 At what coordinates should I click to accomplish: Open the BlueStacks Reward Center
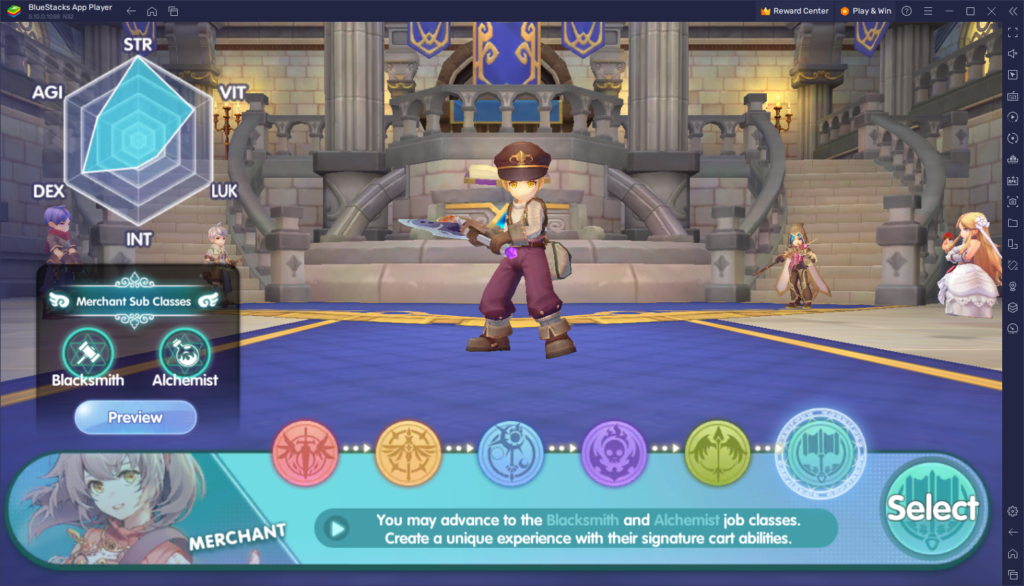(x=795, y=11)
